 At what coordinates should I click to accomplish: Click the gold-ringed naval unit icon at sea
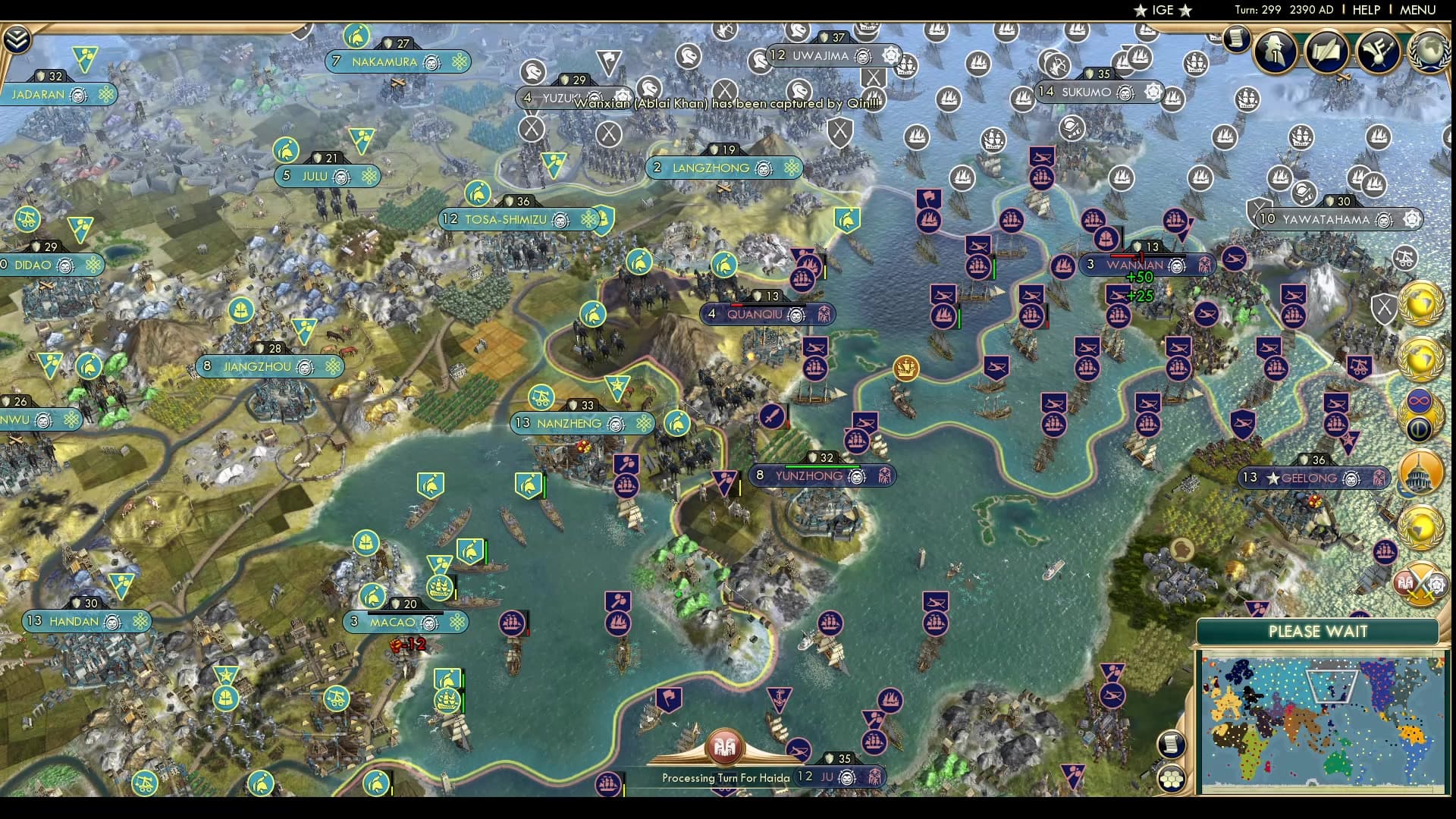pyautogui.click(x=906, y=368)
